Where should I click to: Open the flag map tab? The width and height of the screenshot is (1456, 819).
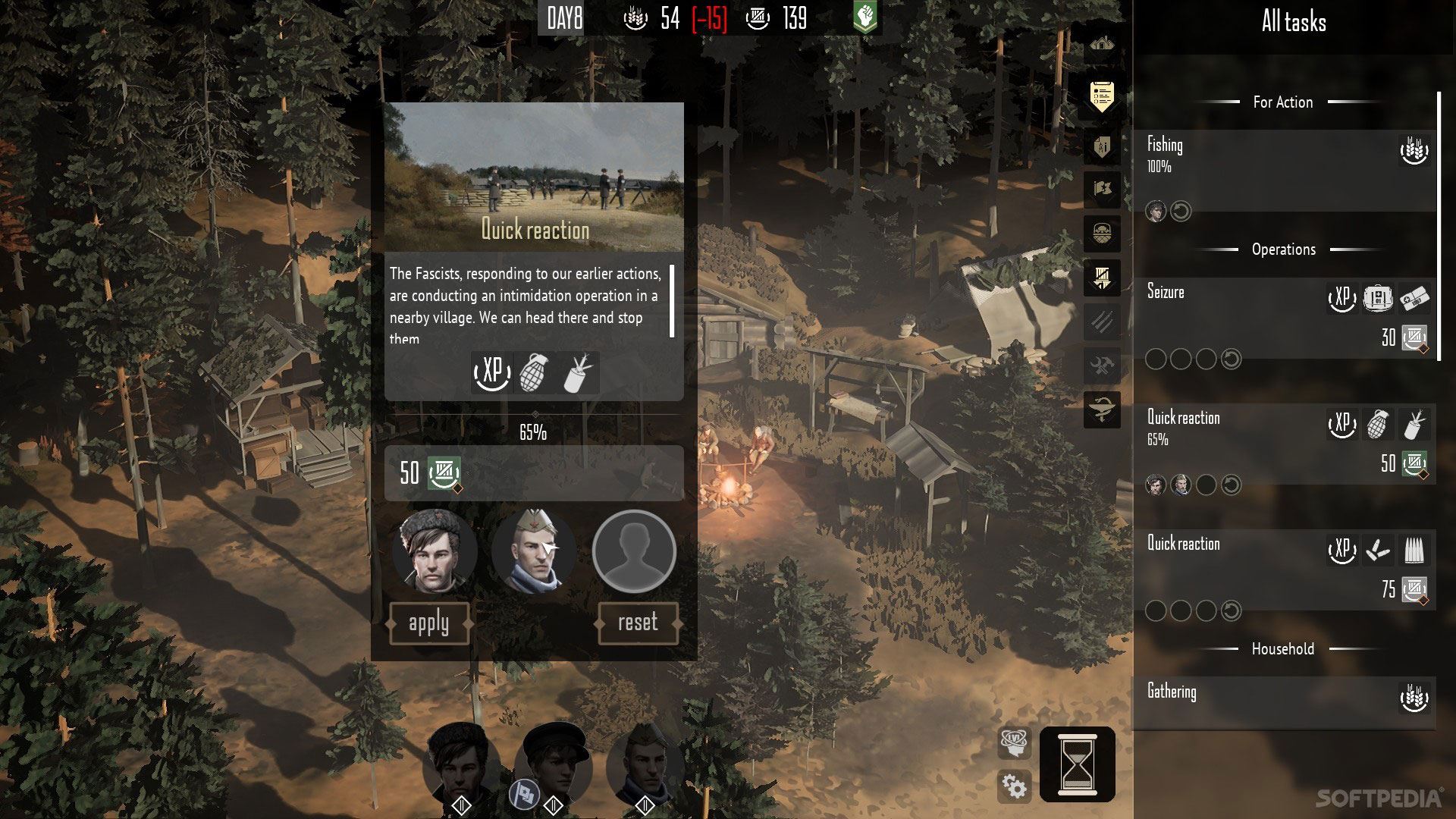(1102, 188)
